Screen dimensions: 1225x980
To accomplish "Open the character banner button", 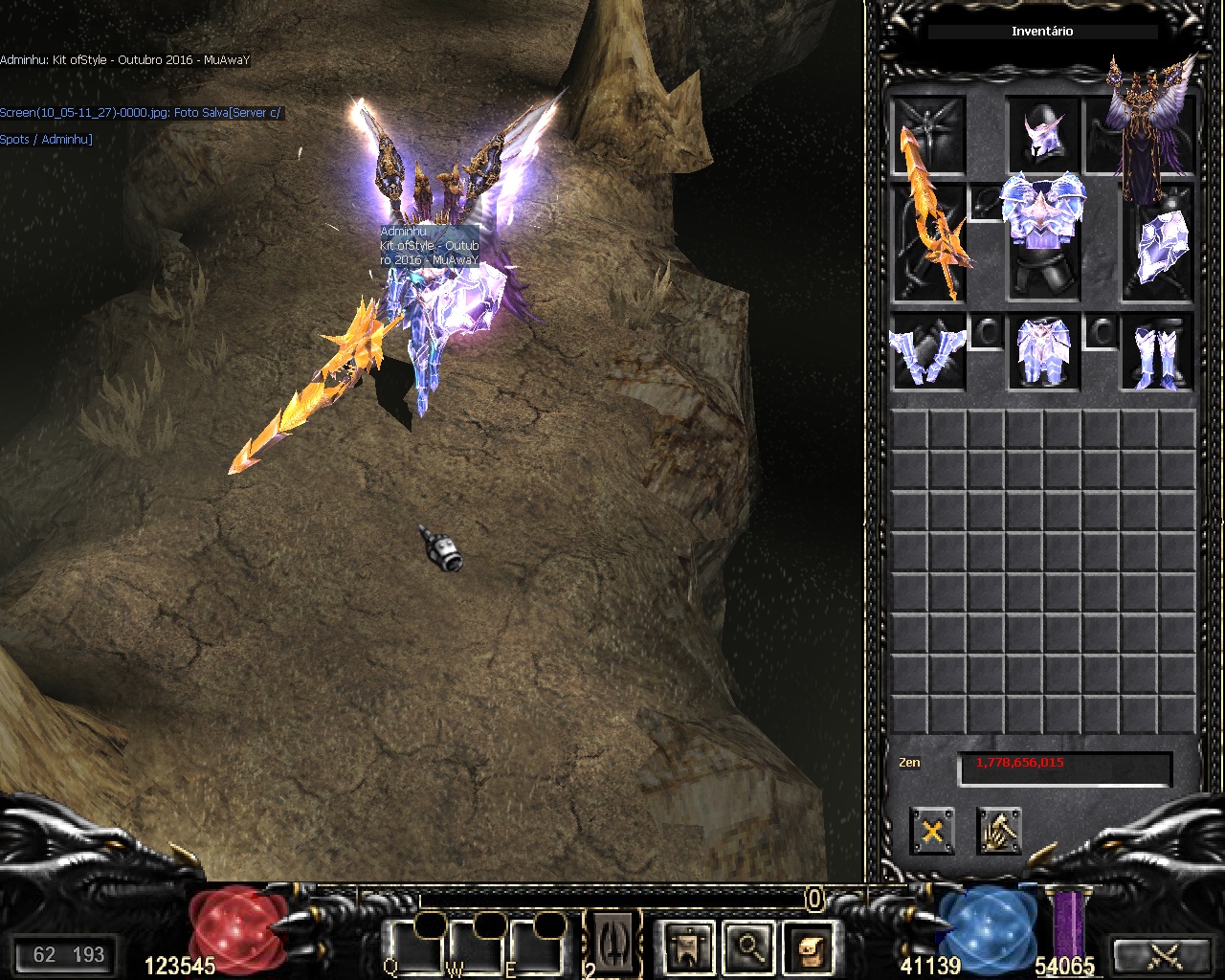I will (687, 947).
